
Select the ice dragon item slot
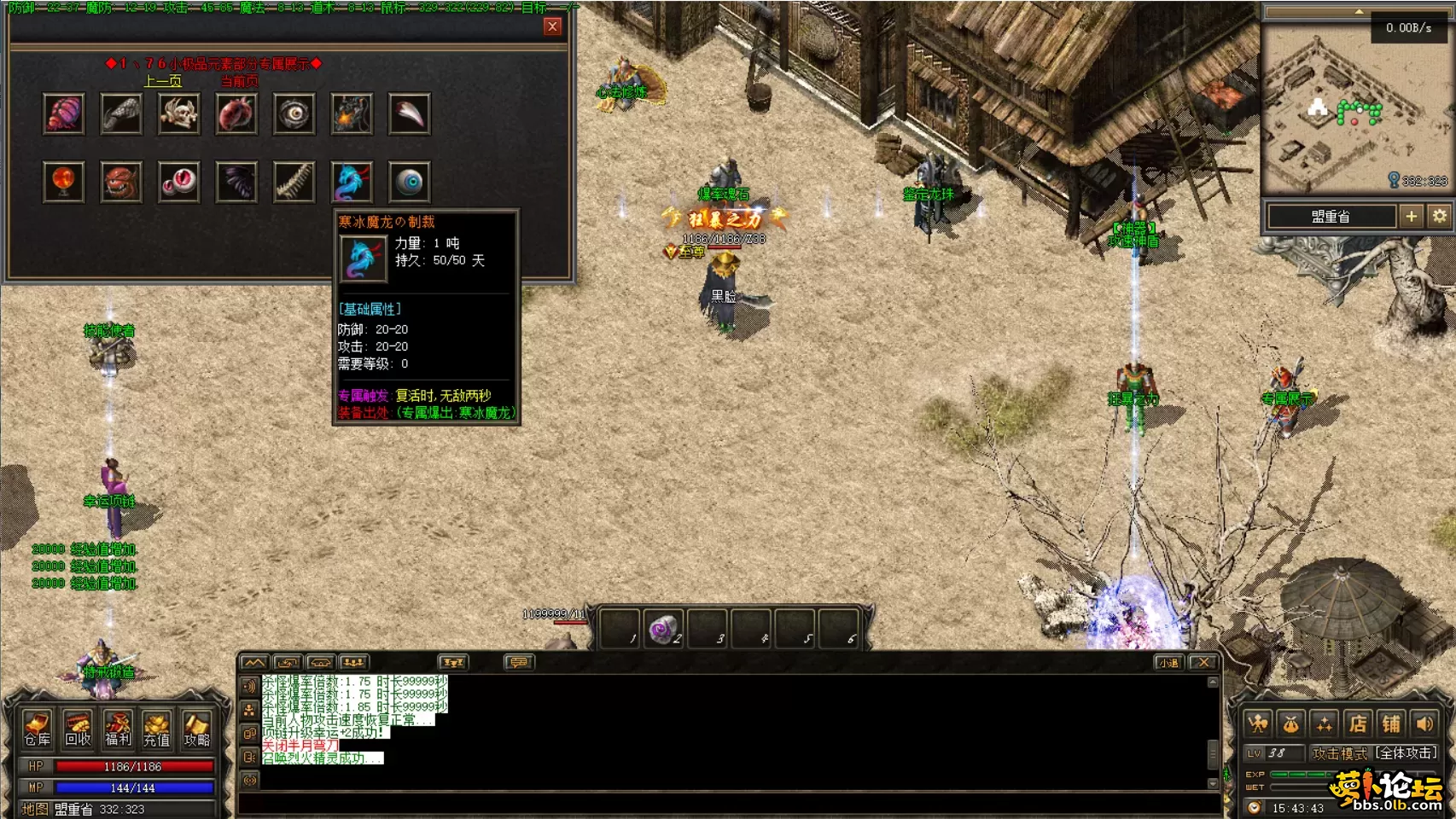(x=352, y=182)
